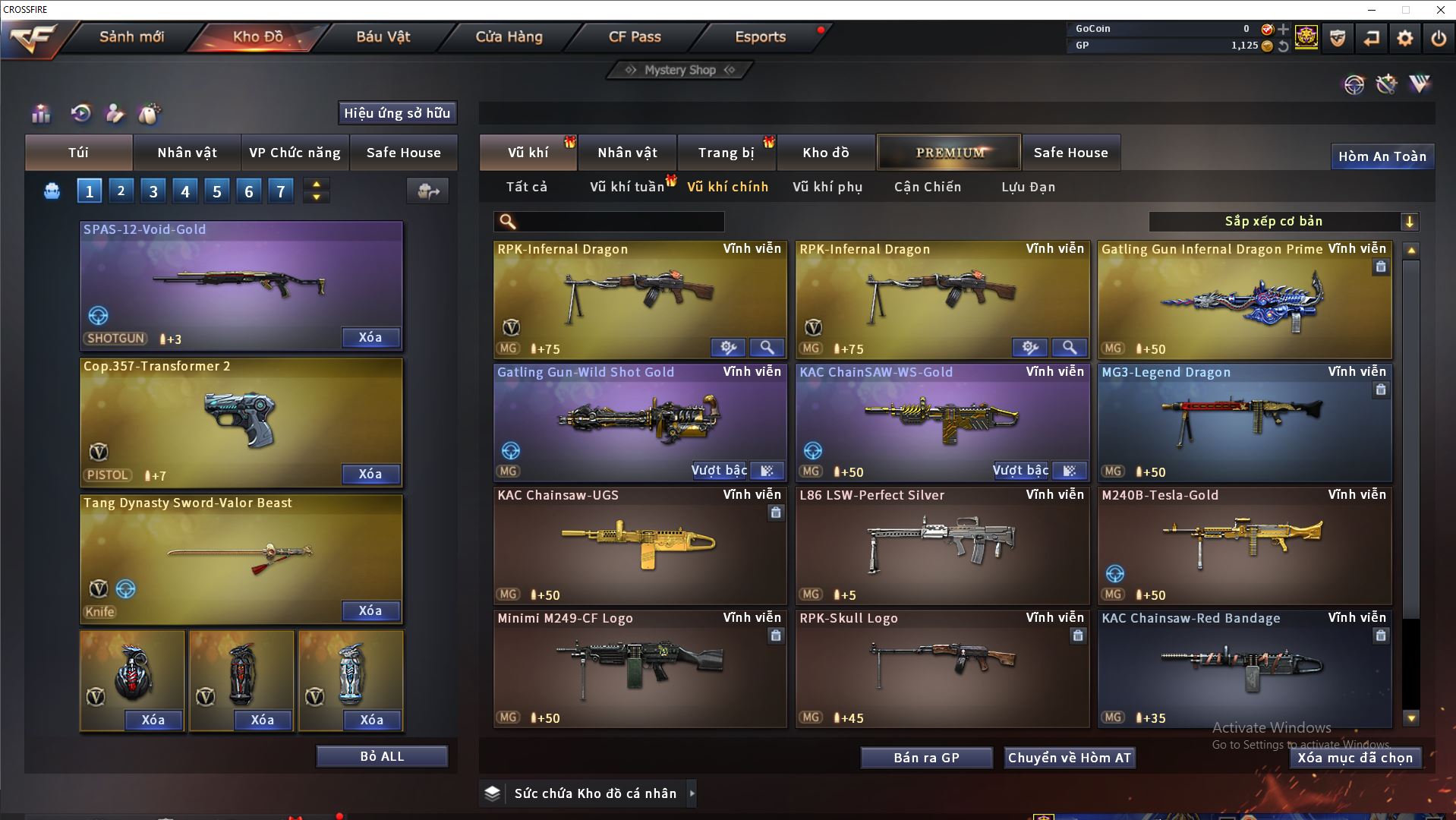Open the PREMIUM inventory tab
This screenshot has width=1456, height=820.
click(x=950, y=153)
